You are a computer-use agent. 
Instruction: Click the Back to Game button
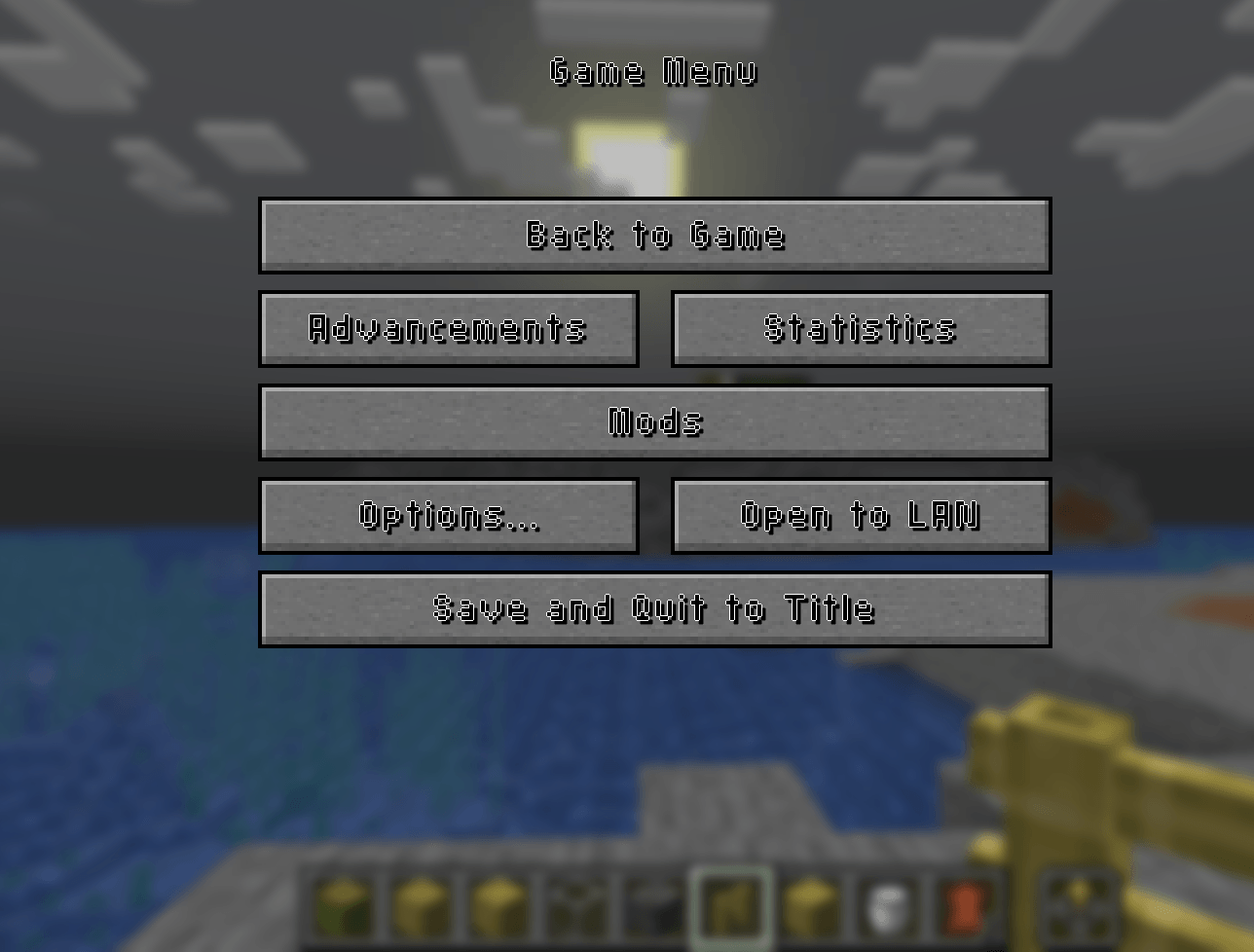point(654,236)
